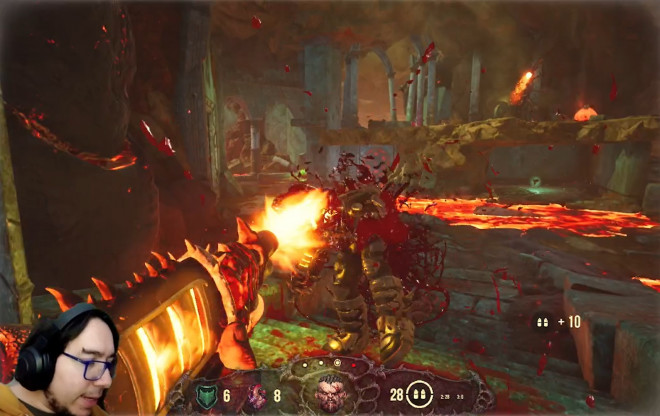The height and width of the screenshot is (416, 660).
Task: Click the green armor shield icon
Action: (206, 396)
